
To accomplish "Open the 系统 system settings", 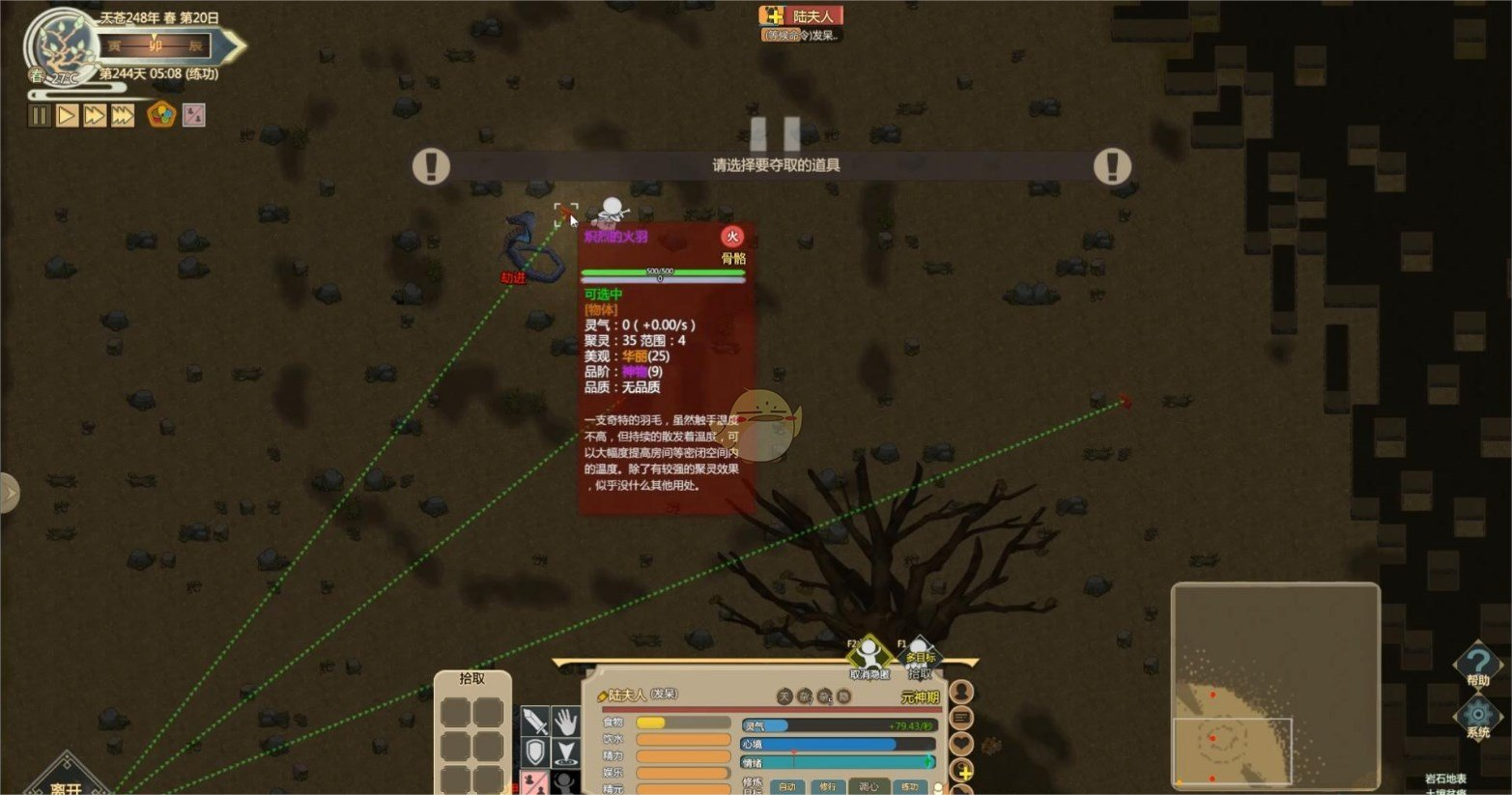I will click(x=1477, y=718).
